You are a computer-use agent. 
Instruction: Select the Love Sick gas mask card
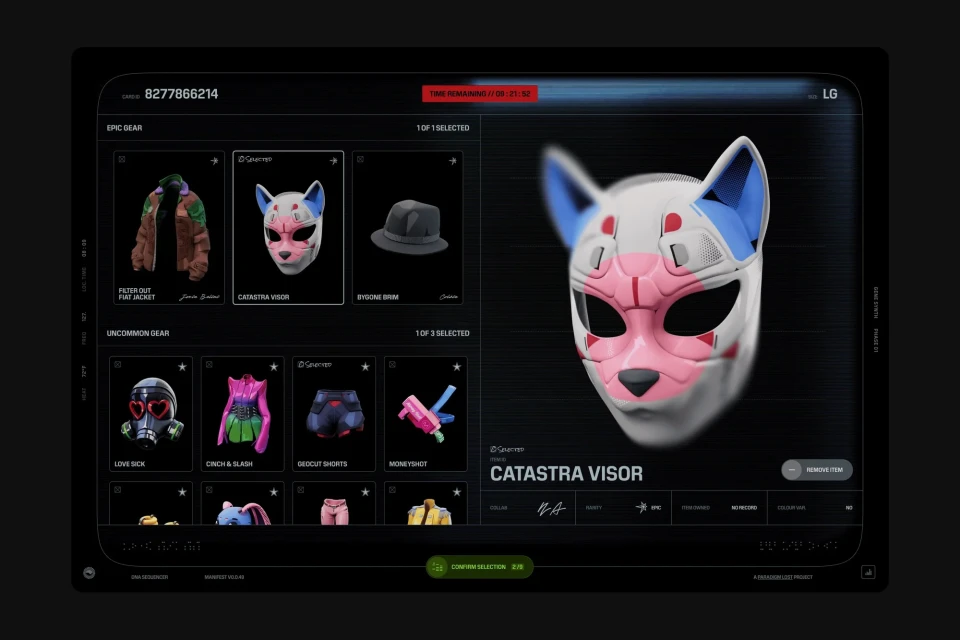point(151,413)
